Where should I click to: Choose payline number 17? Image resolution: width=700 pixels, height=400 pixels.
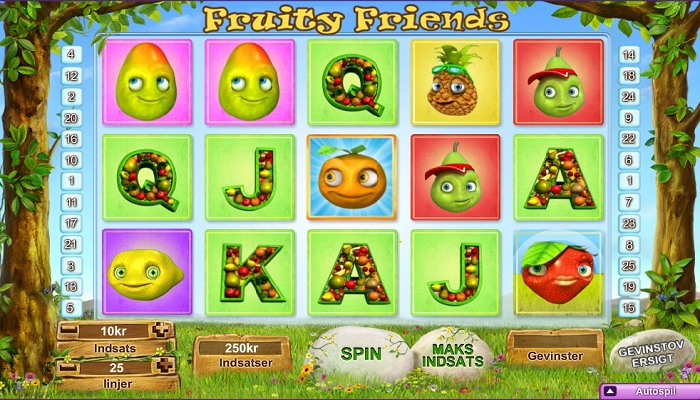[72, 223]
